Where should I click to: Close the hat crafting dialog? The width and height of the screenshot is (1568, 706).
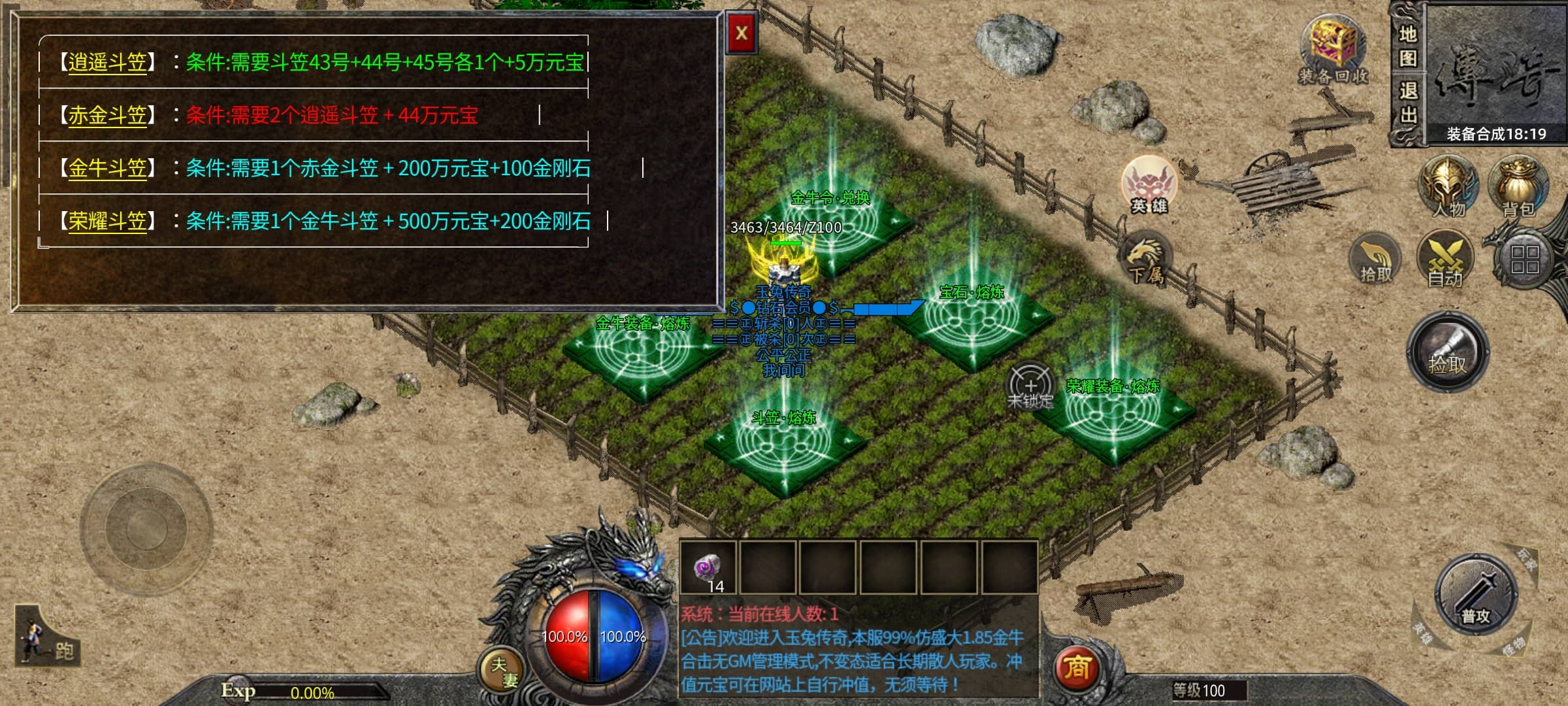point(742,33)
